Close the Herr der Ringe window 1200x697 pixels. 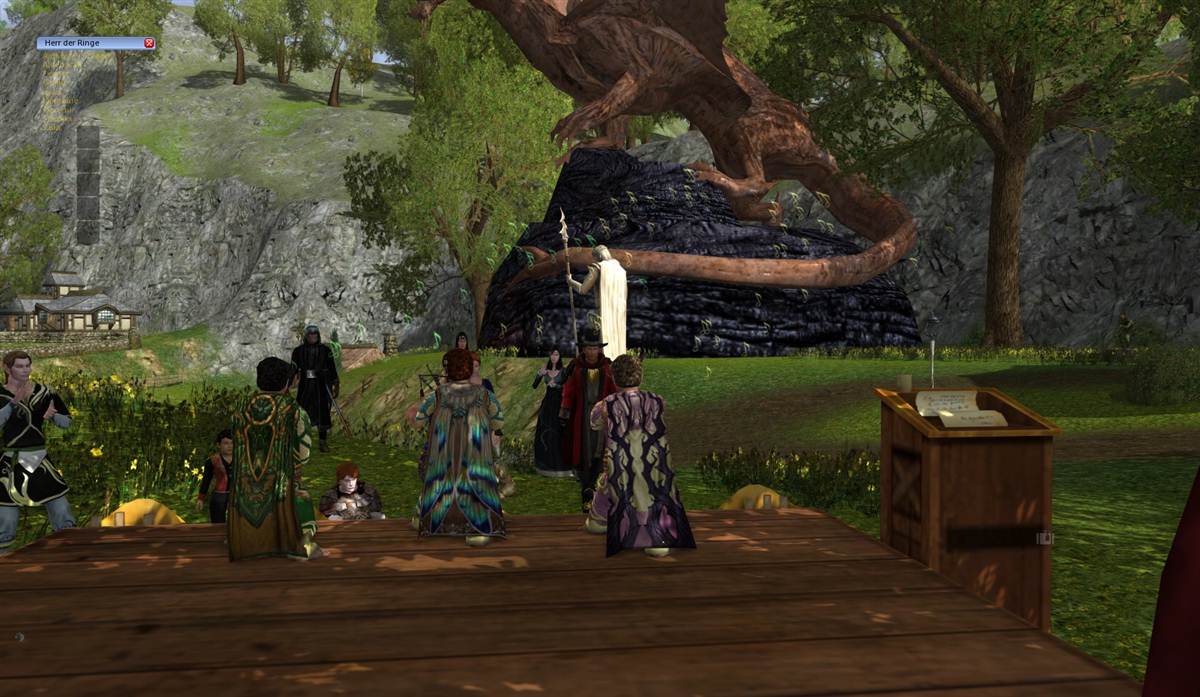coord(149,43)
